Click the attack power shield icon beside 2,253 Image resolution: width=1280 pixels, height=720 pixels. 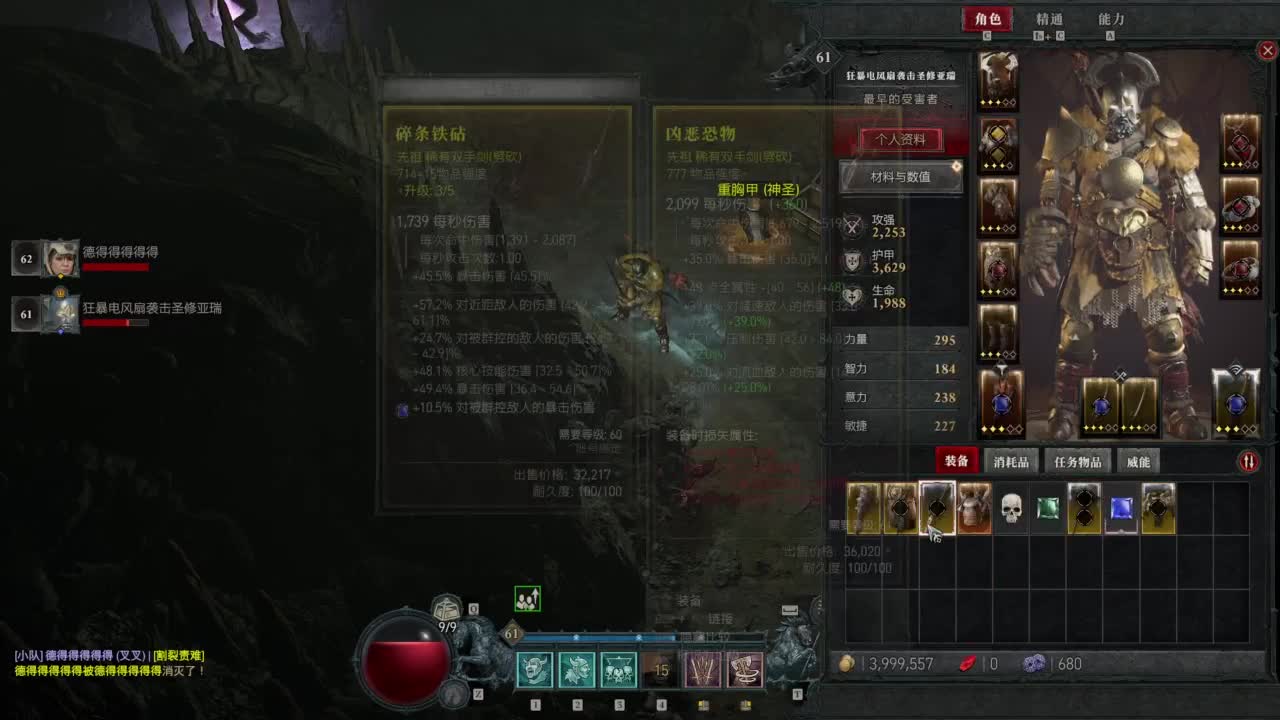coord(852,227)
